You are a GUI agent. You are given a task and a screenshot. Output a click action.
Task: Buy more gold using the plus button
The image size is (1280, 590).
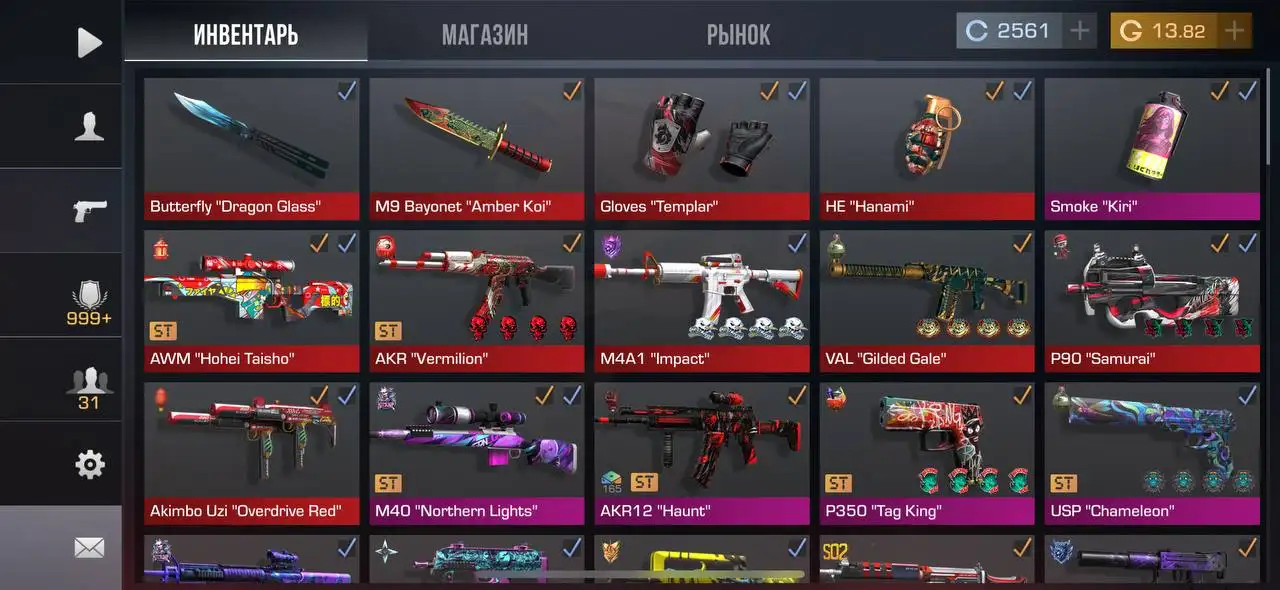1235,31
